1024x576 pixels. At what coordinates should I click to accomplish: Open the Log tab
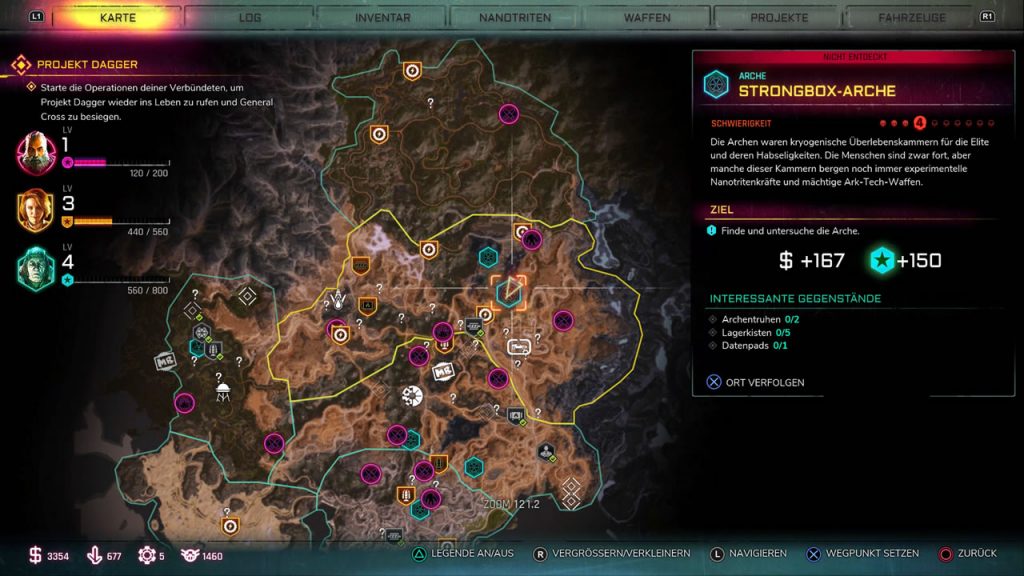point(250,17)
